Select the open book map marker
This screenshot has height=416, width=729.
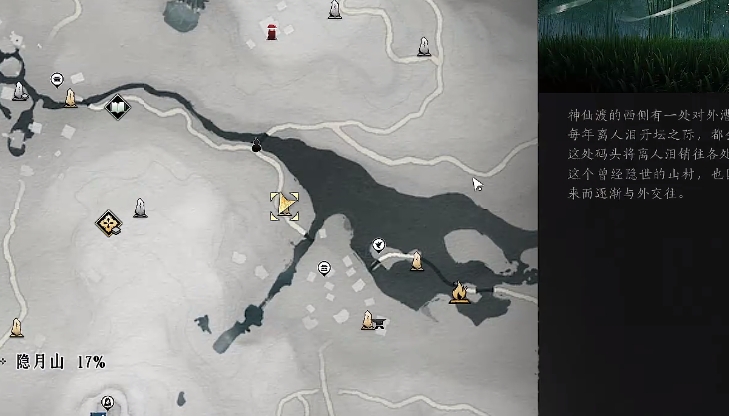click(118, 106)
